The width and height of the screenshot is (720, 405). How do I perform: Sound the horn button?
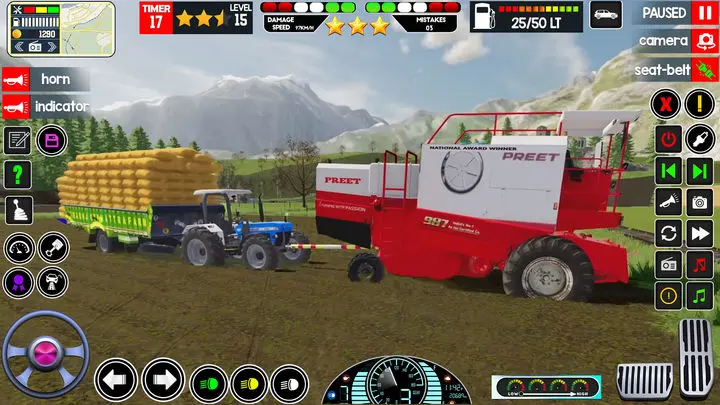46,78
